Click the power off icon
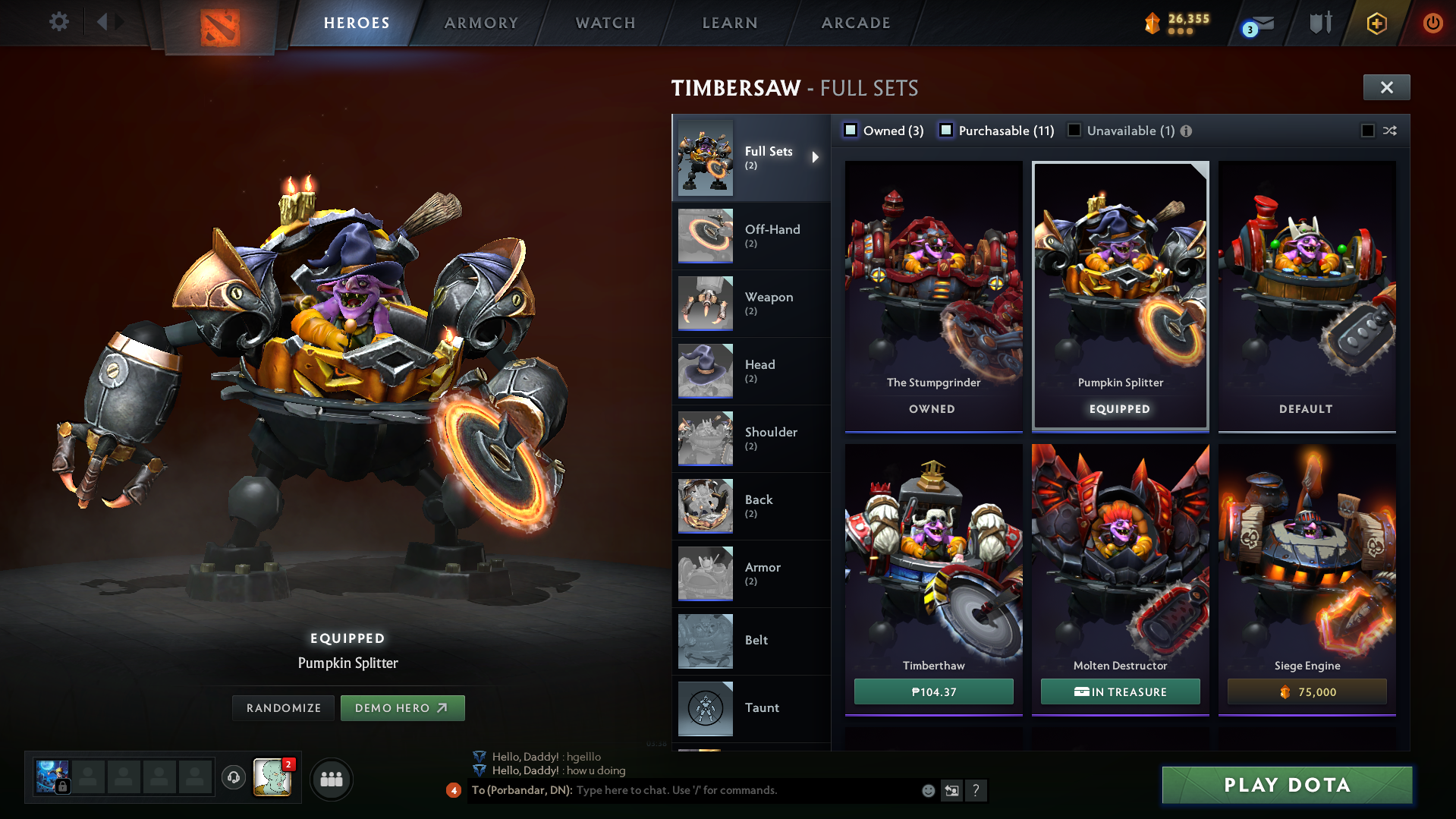 [1432, 23]
